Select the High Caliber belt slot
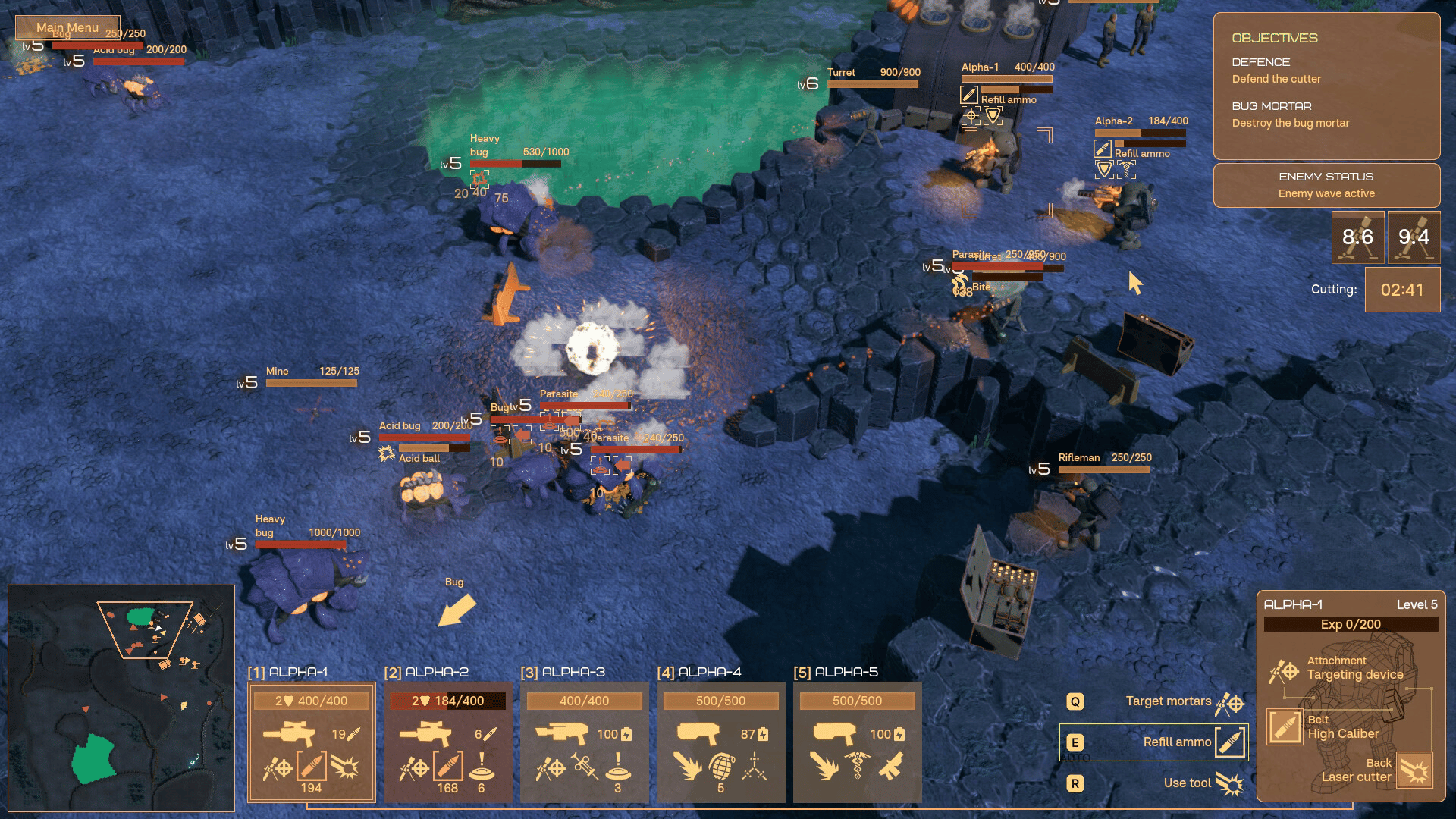This screenshot has height=819, width=1456. (1285, 726)
